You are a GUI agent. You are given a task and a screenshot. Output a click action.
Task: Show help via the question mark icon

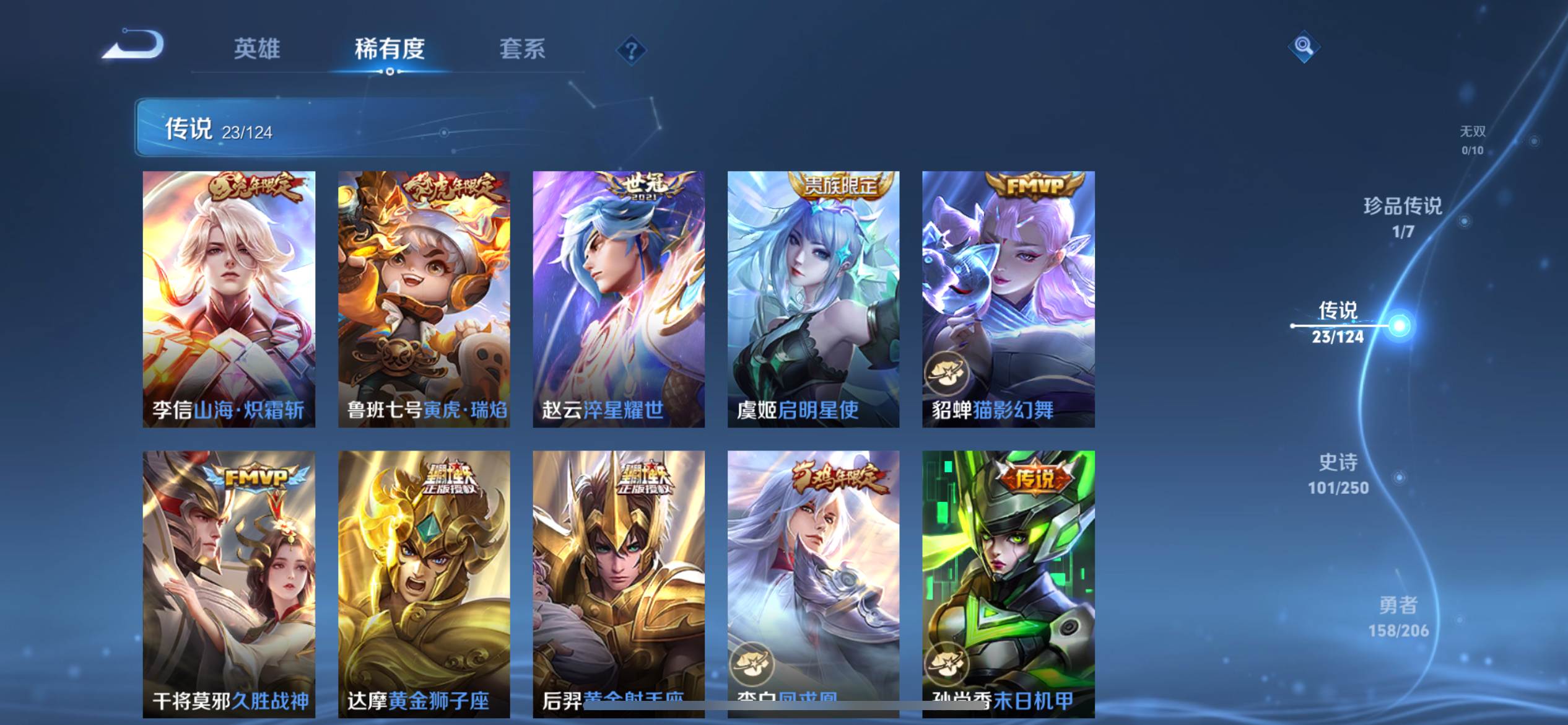631,50
